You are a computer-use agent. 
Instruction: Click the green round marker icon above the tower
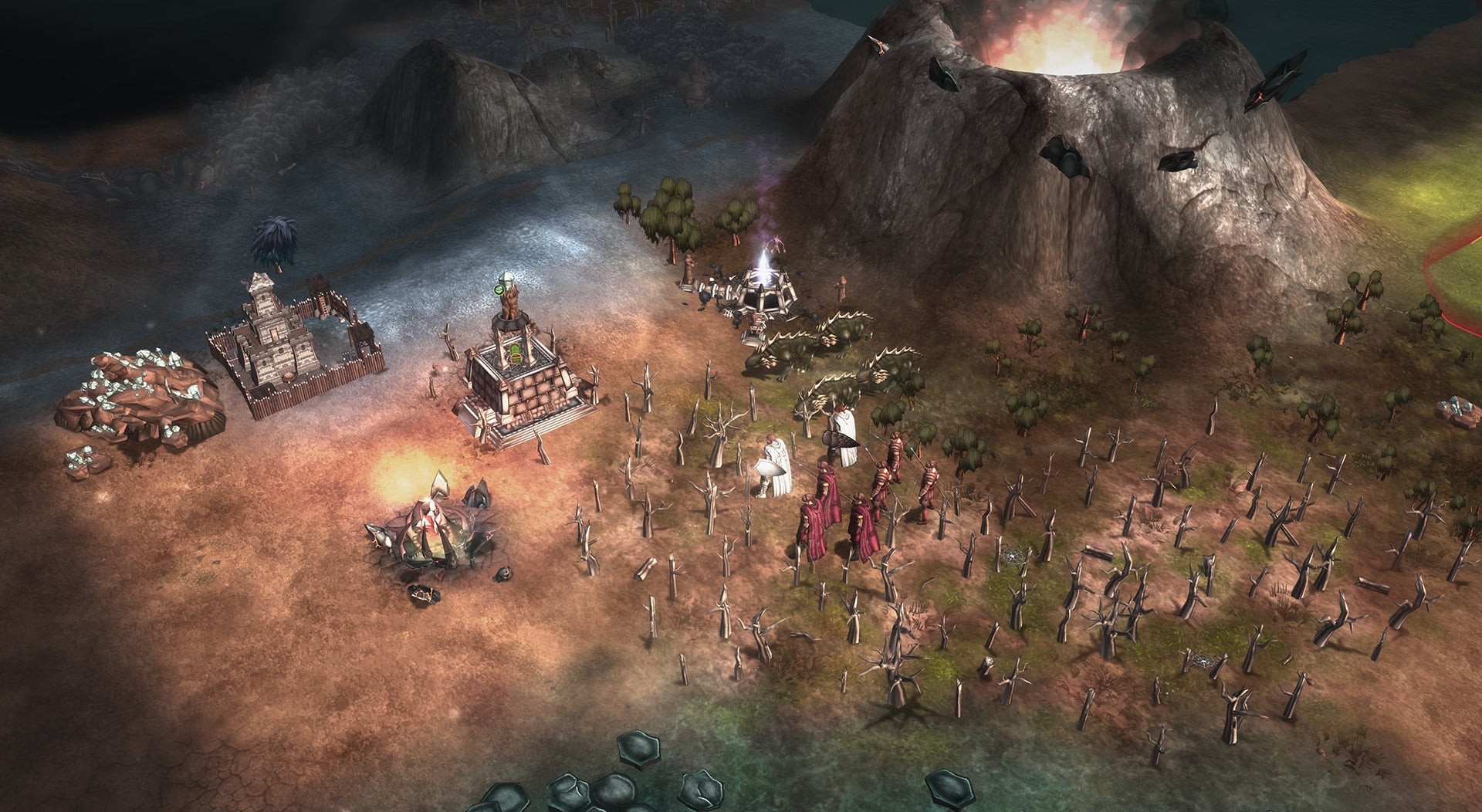point(499,290)
